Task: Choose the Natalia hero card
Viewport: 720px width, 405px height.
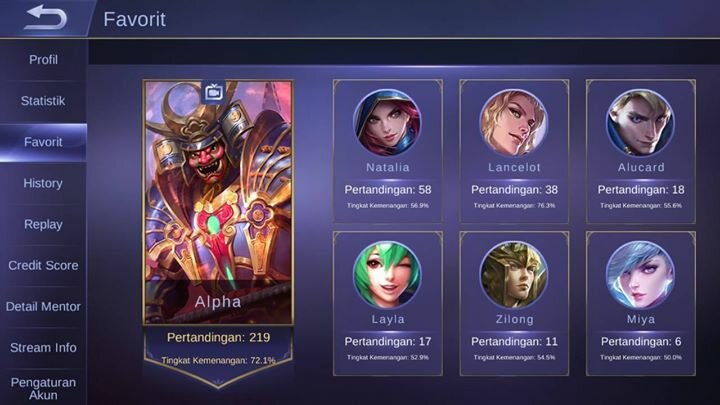Action: [x=387, y=151]
